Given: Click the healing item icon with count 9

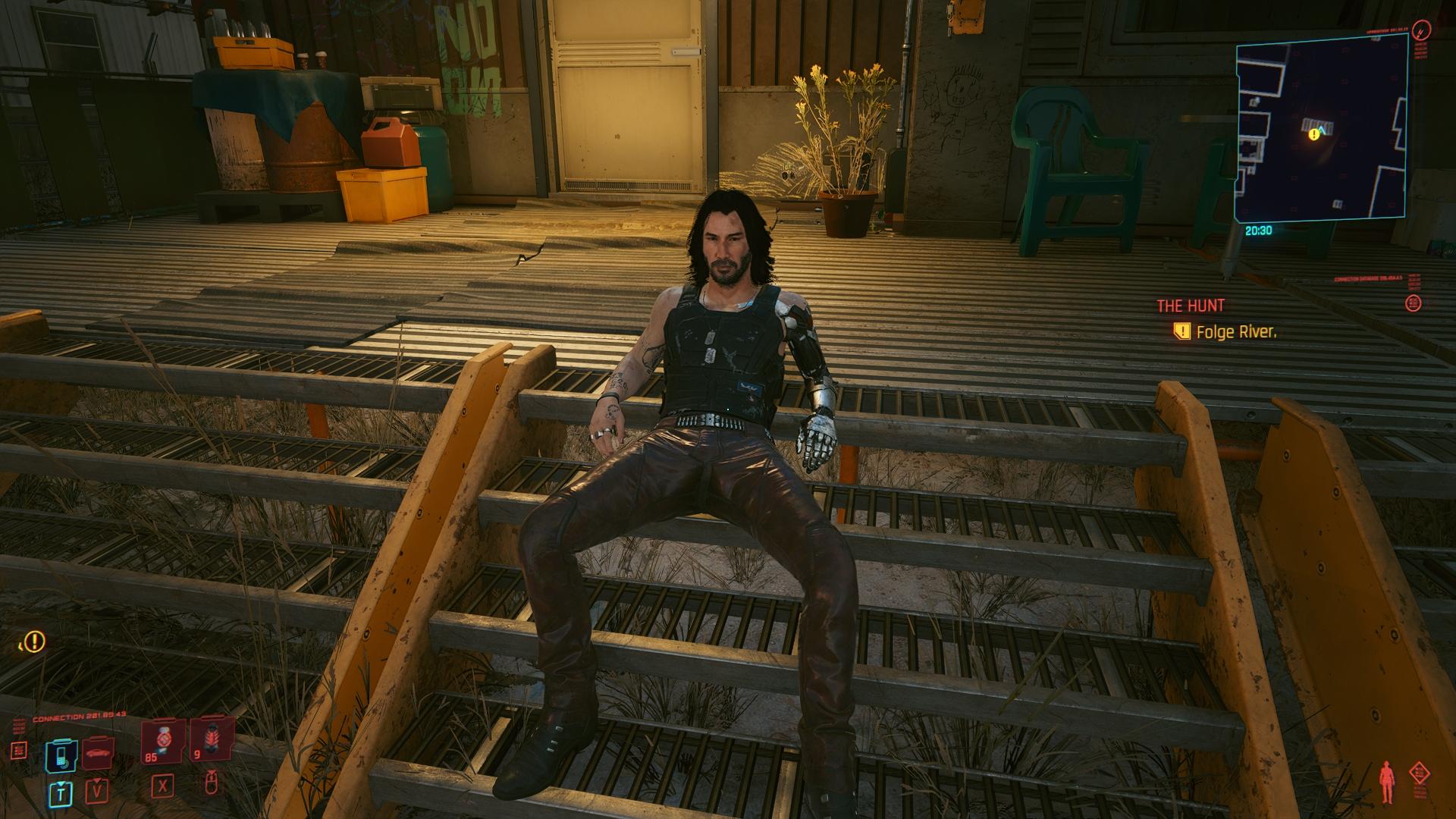Looking at the screenshot, I should point(212,739).
